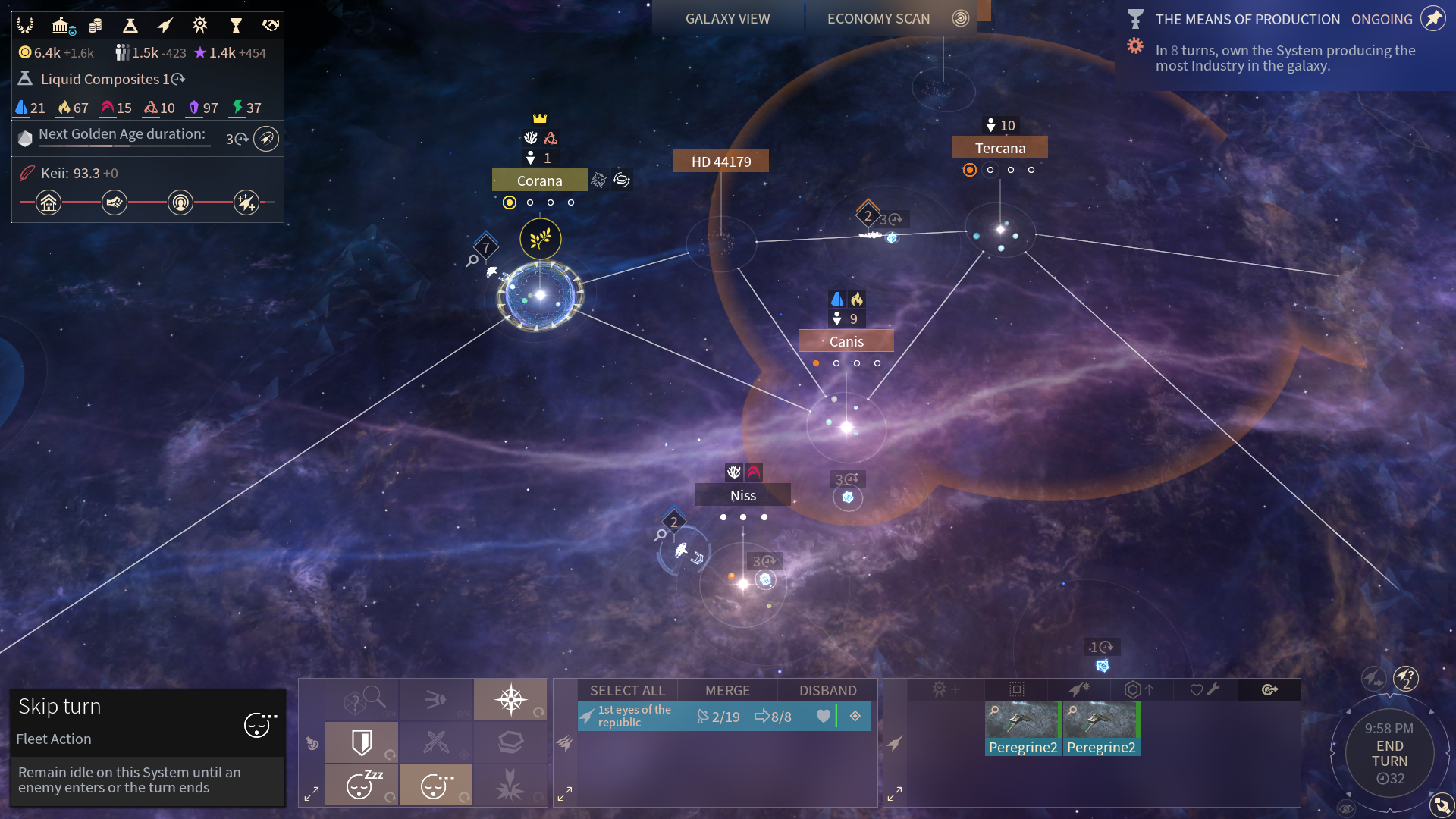Select the HD 44179 system label
The height and width of the screenshot is (819, 1456).
[x=720, y=162]
